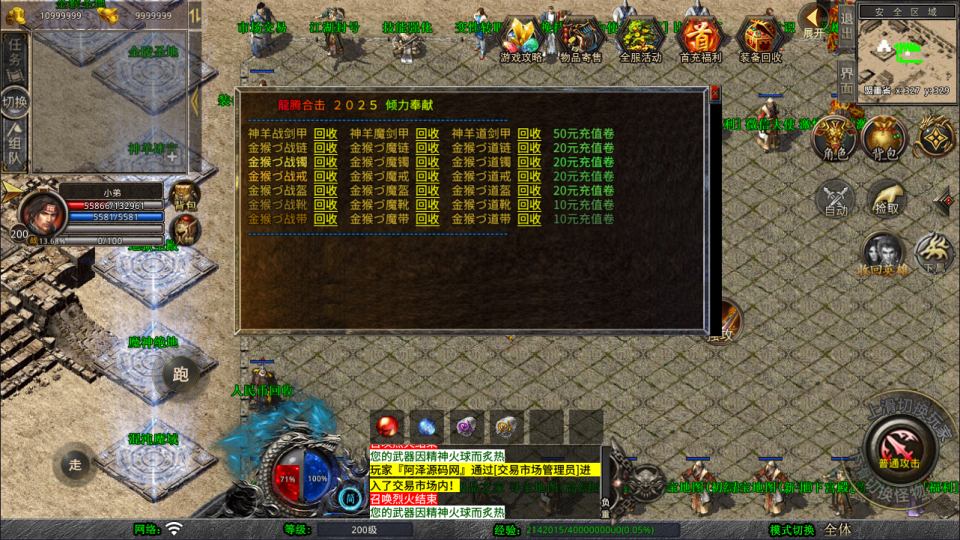This screenshot has height=540, width=960.
Task: Recycle the 神羊魔剑甲 item
Action: [x=427, y=134]
